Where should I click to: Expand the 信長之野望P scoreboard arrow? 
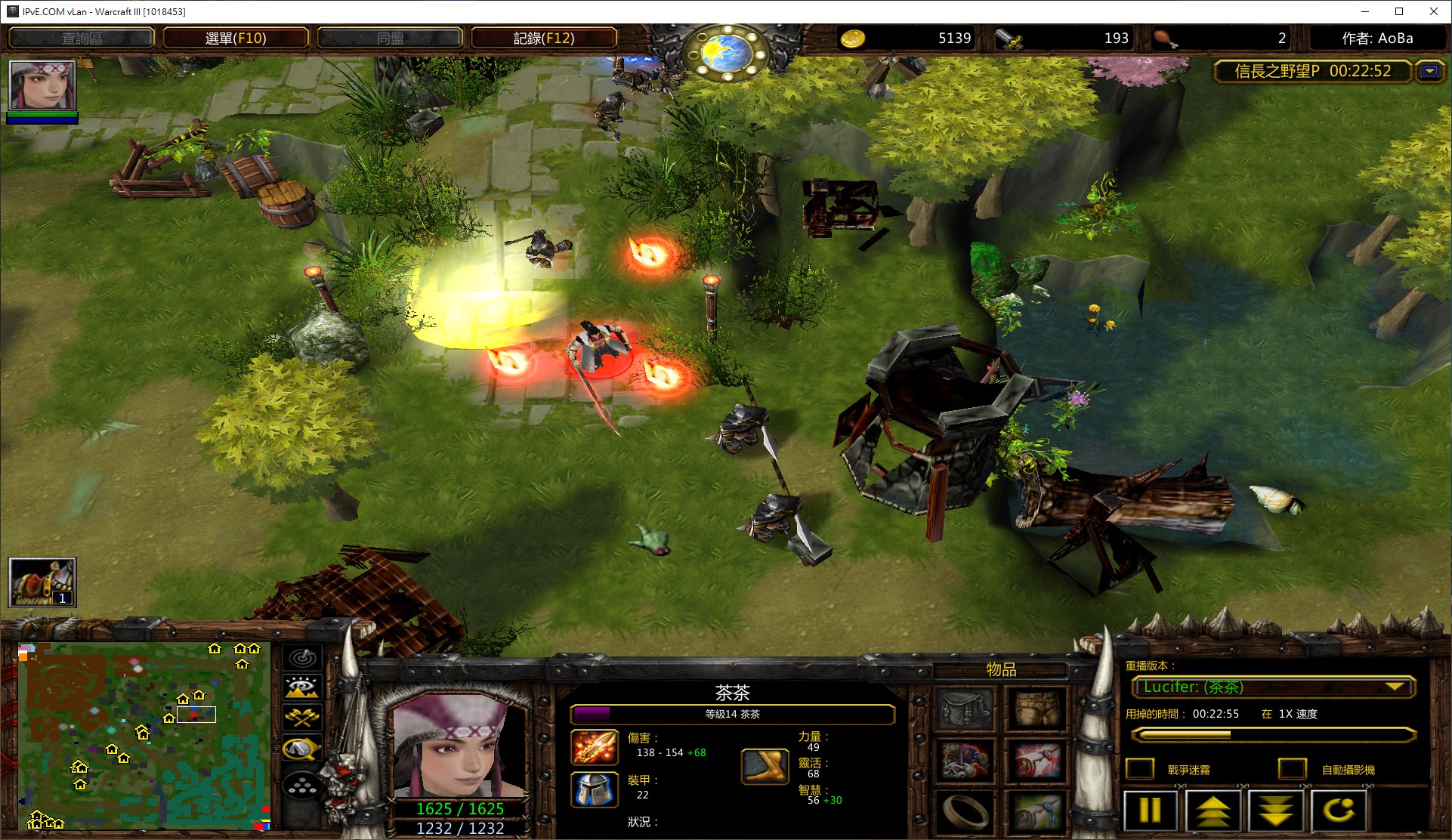(1429, 71)
